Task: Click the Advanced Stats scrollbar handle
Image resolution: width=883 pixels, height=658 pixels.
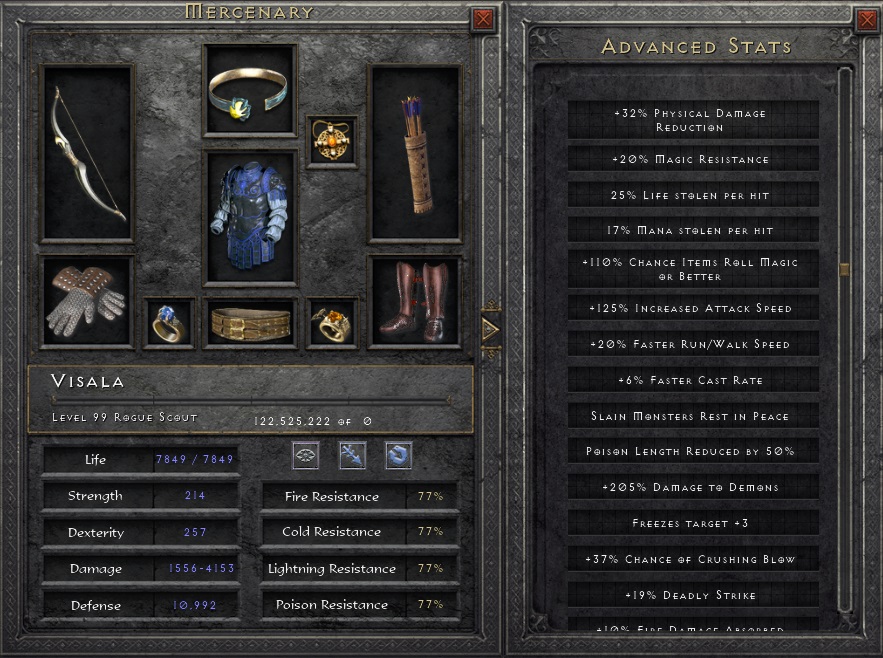Action: point(845,269)
